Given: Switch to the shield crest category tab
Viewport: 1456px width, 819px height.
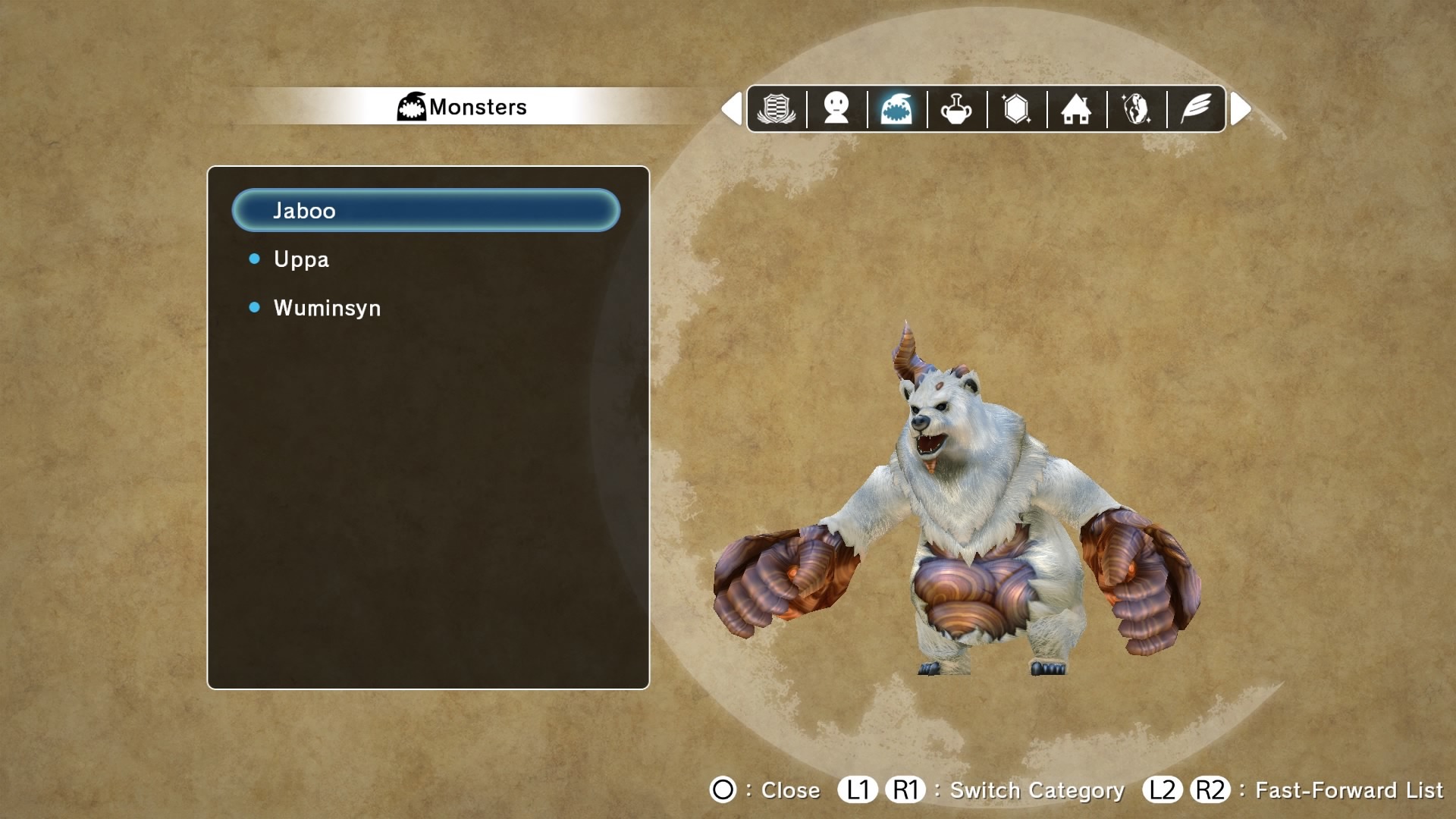Looking at the screenshot, I should point(776,109).
